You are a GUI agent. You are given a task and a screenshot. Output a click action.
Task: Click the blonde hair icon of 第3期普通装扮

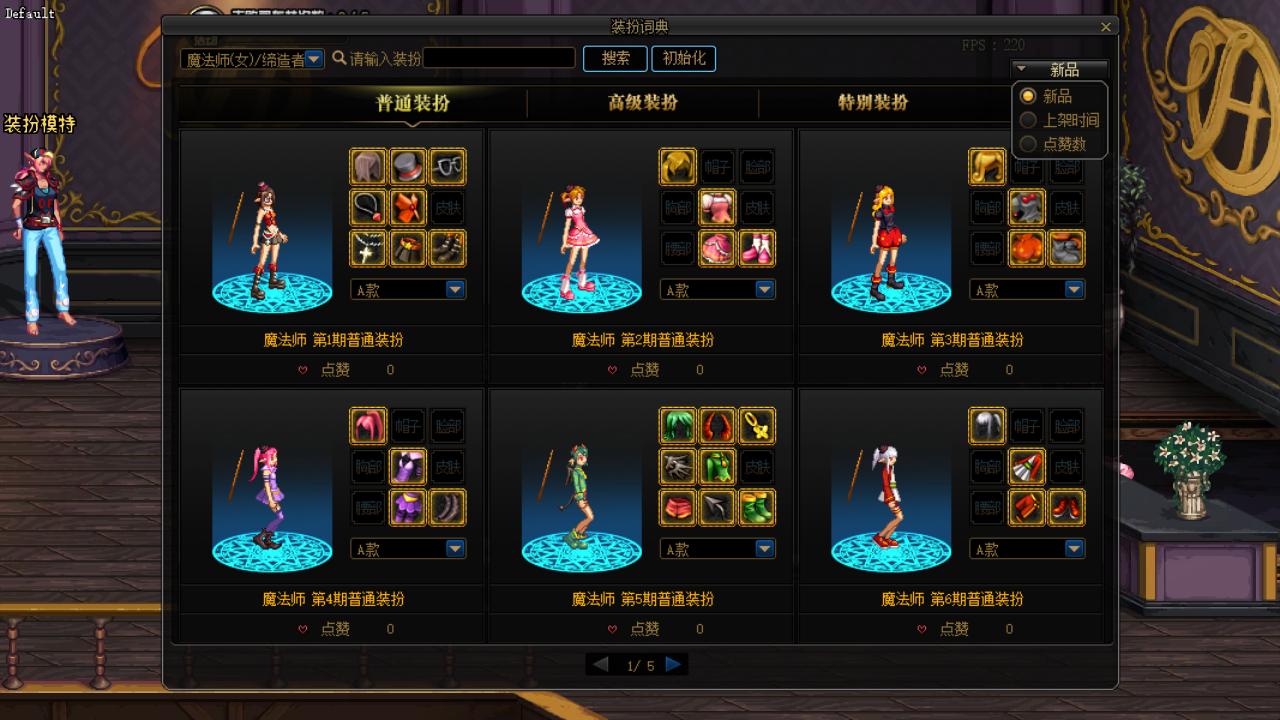[x=987, y=166]
